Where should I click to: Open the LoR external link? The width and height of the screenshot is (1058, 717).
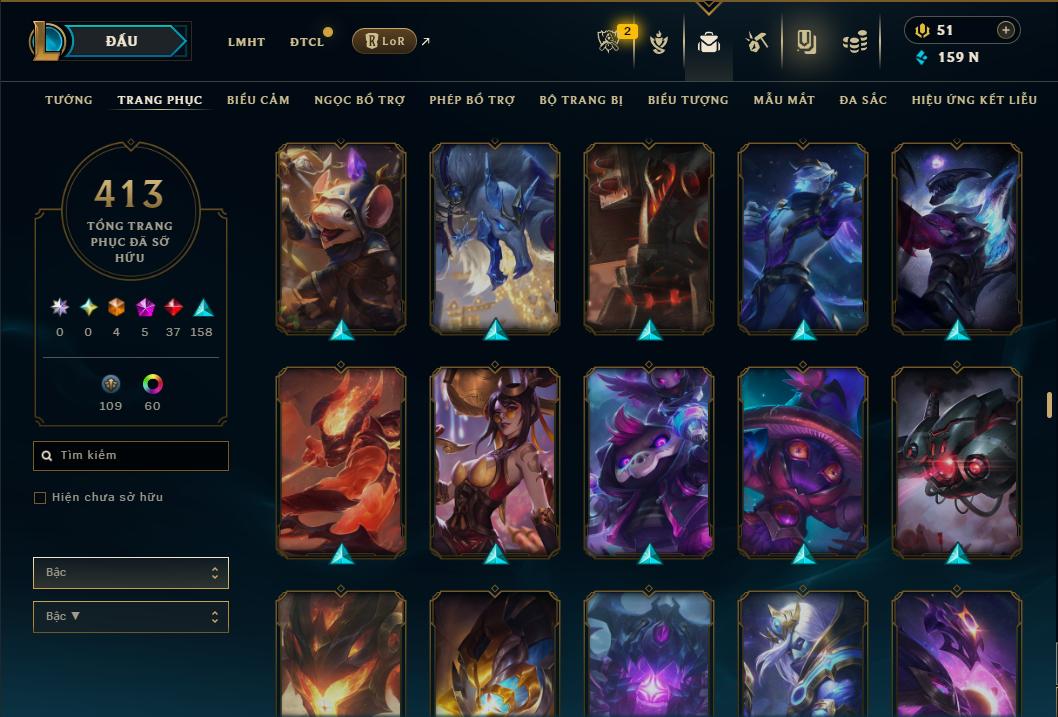tap(385, 41)
